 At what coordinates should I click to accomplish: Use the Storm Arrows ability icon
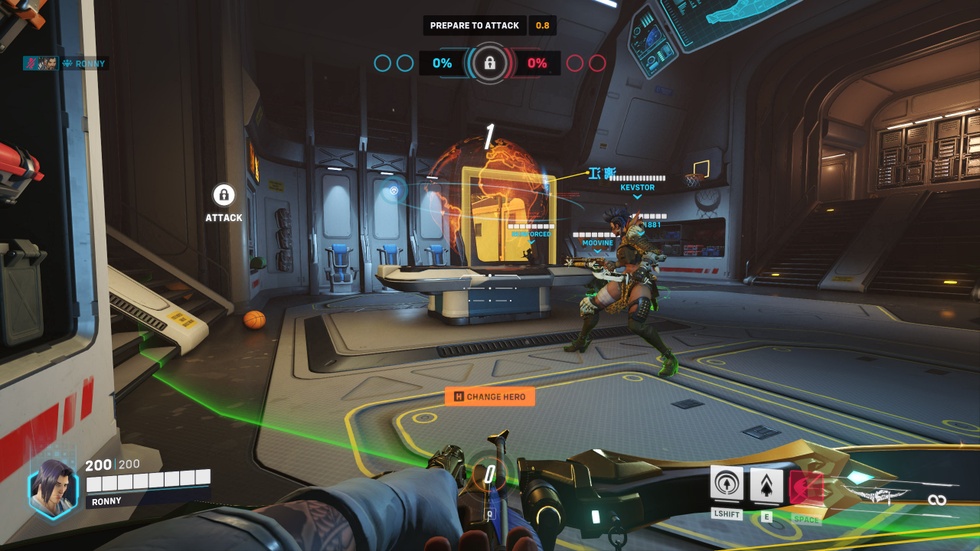[767, 486]
